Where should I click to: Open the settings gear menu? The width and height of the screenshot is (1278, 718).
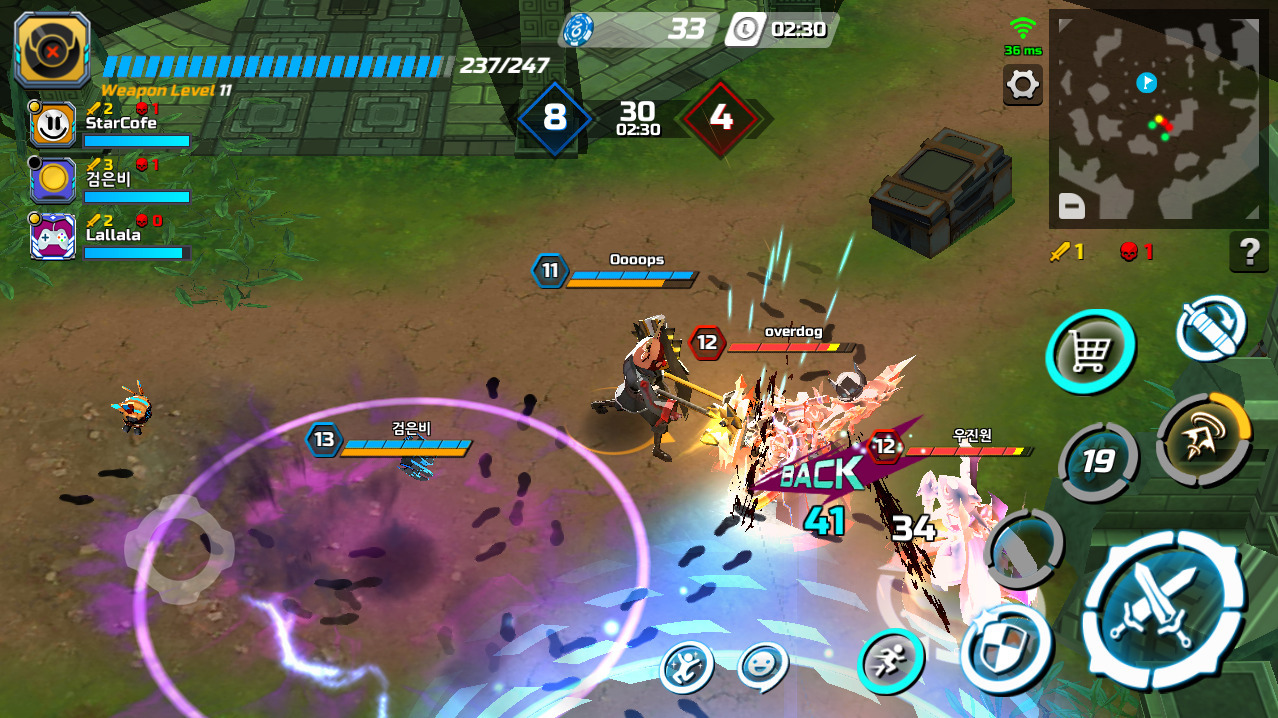tap(1022, 85)
